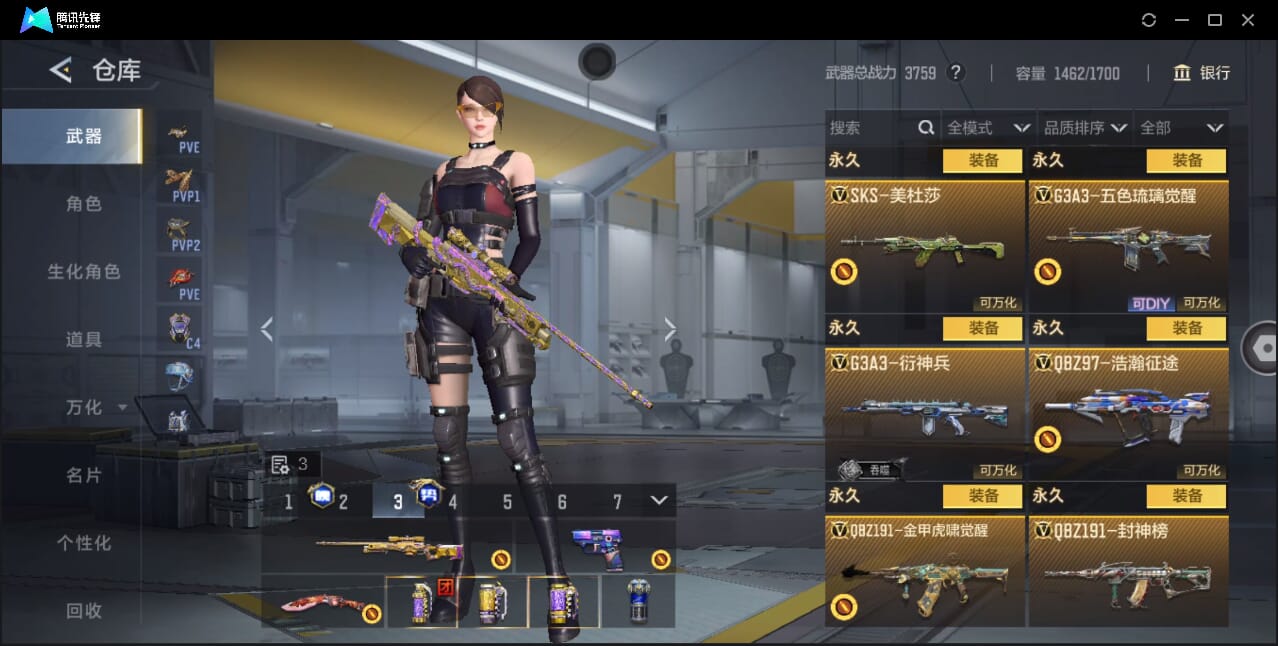The height and width of the screenshot is (646, 1278).
Task: Open the 品质排序 sort dropdown
Action: pyautogui.click(x=1085, y=128)
